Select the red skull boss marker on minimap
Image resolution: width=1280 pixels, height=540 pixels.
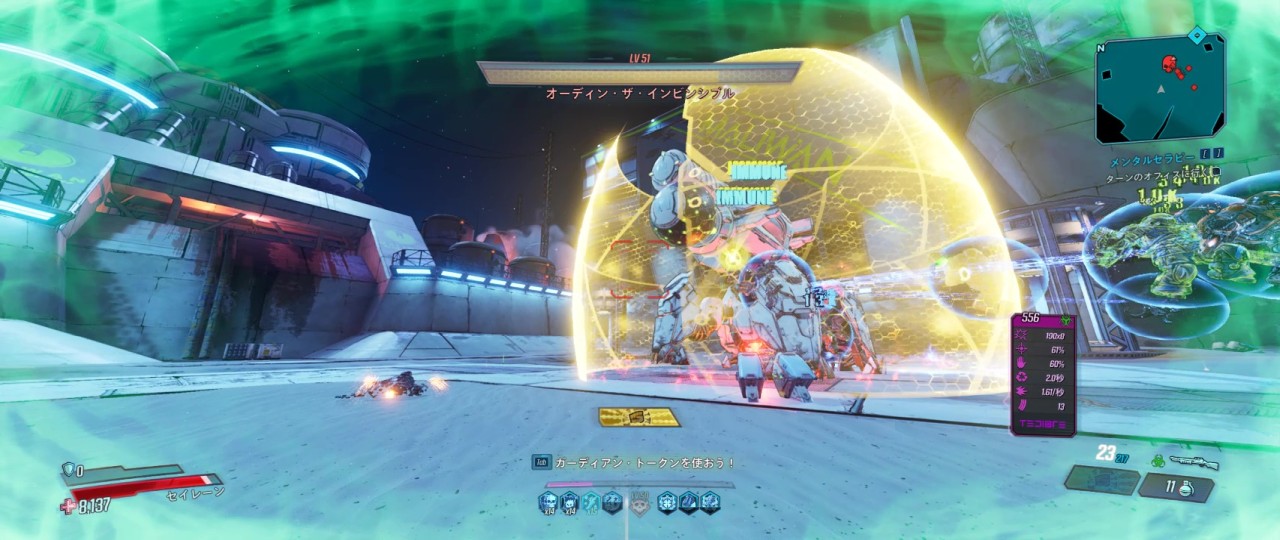(x=1168, y=64)
